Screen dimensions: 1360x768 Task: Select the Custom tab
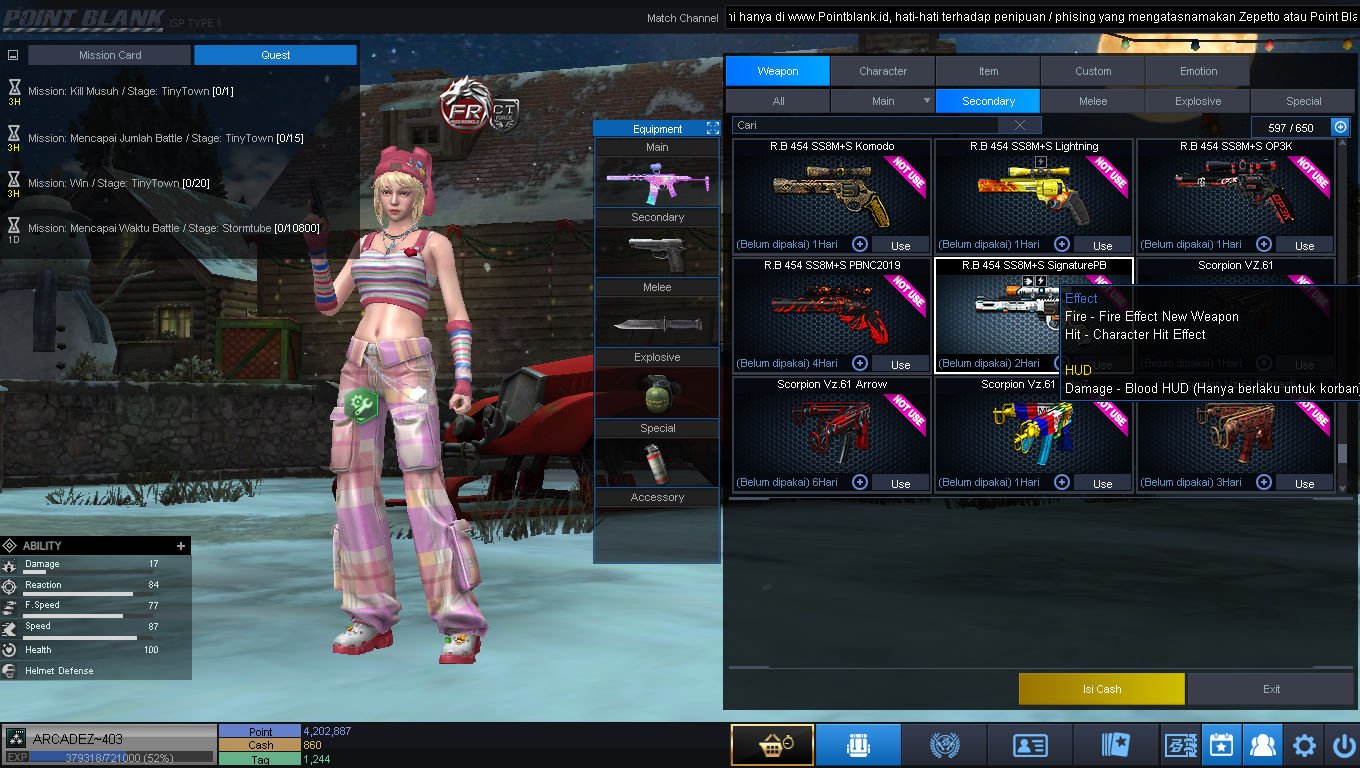coord(1093,71)
